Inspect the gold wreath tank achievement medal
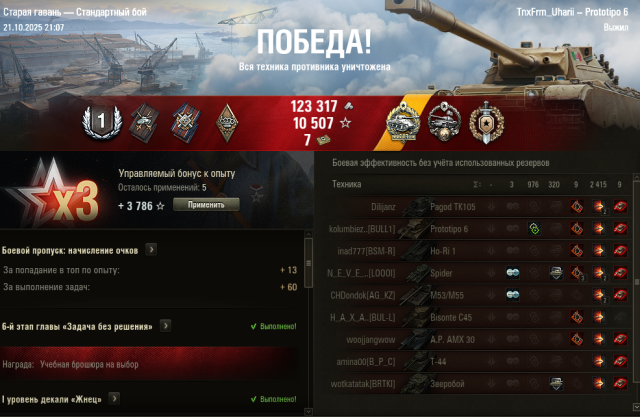This screenshot has height=417, width=640. tap(402, 121)
